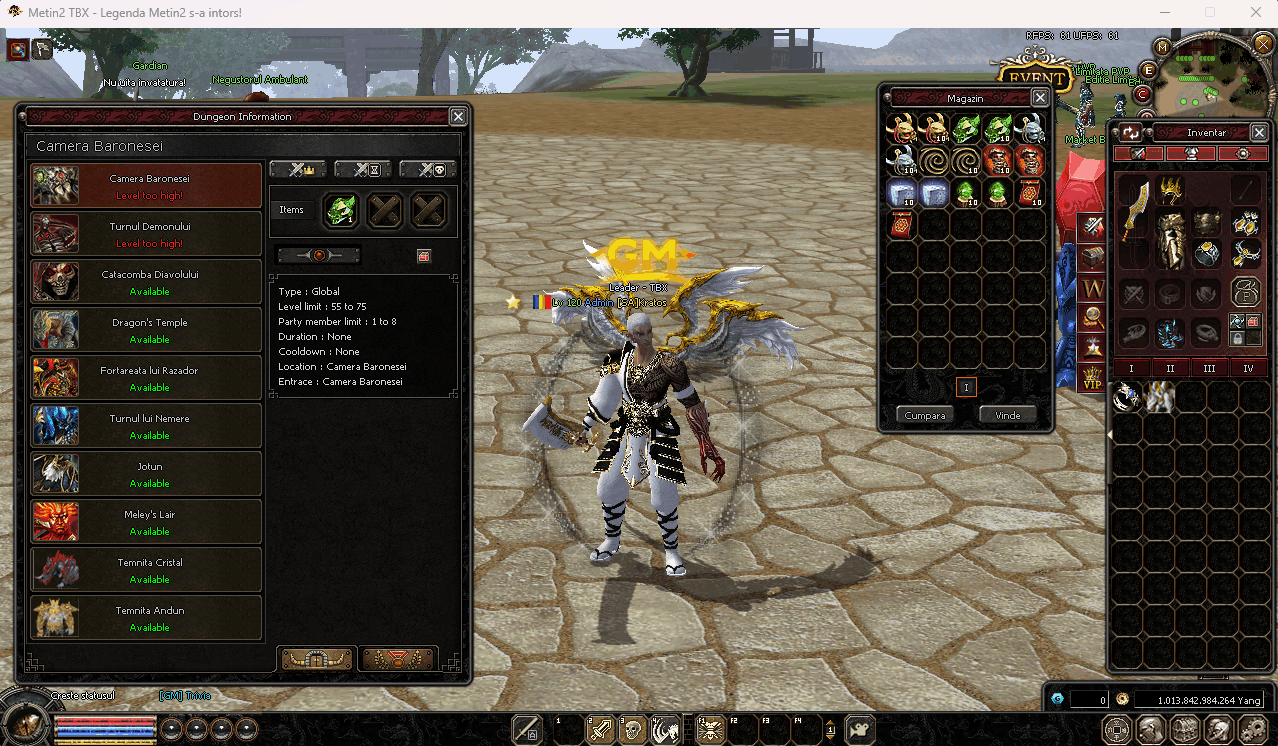
Task: Open inventory page IV
Action: pyautogui.click(x=1248, y=368)
